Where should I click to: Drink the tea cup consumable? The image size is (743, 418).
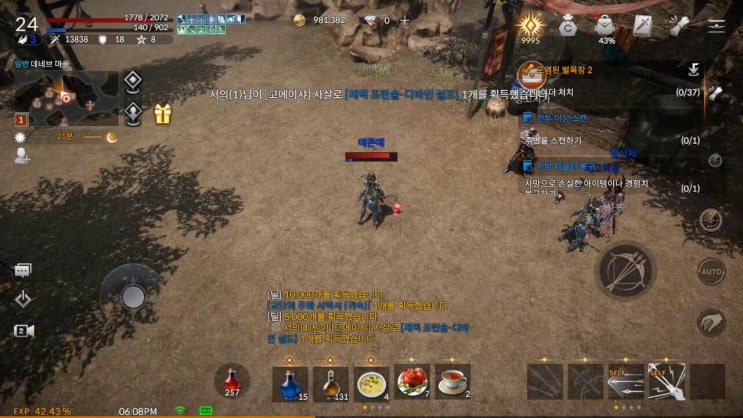coord(453,383)
